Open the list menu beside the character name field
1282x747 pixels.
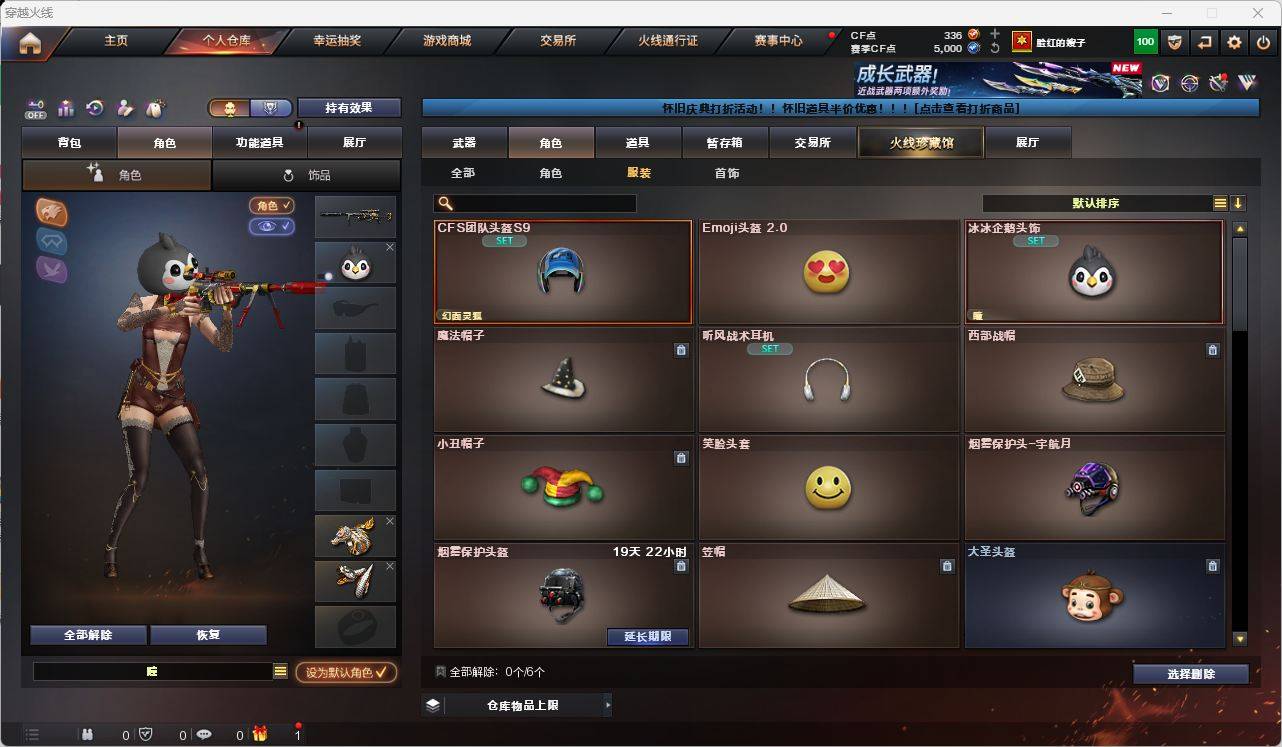tap(281, 671)
